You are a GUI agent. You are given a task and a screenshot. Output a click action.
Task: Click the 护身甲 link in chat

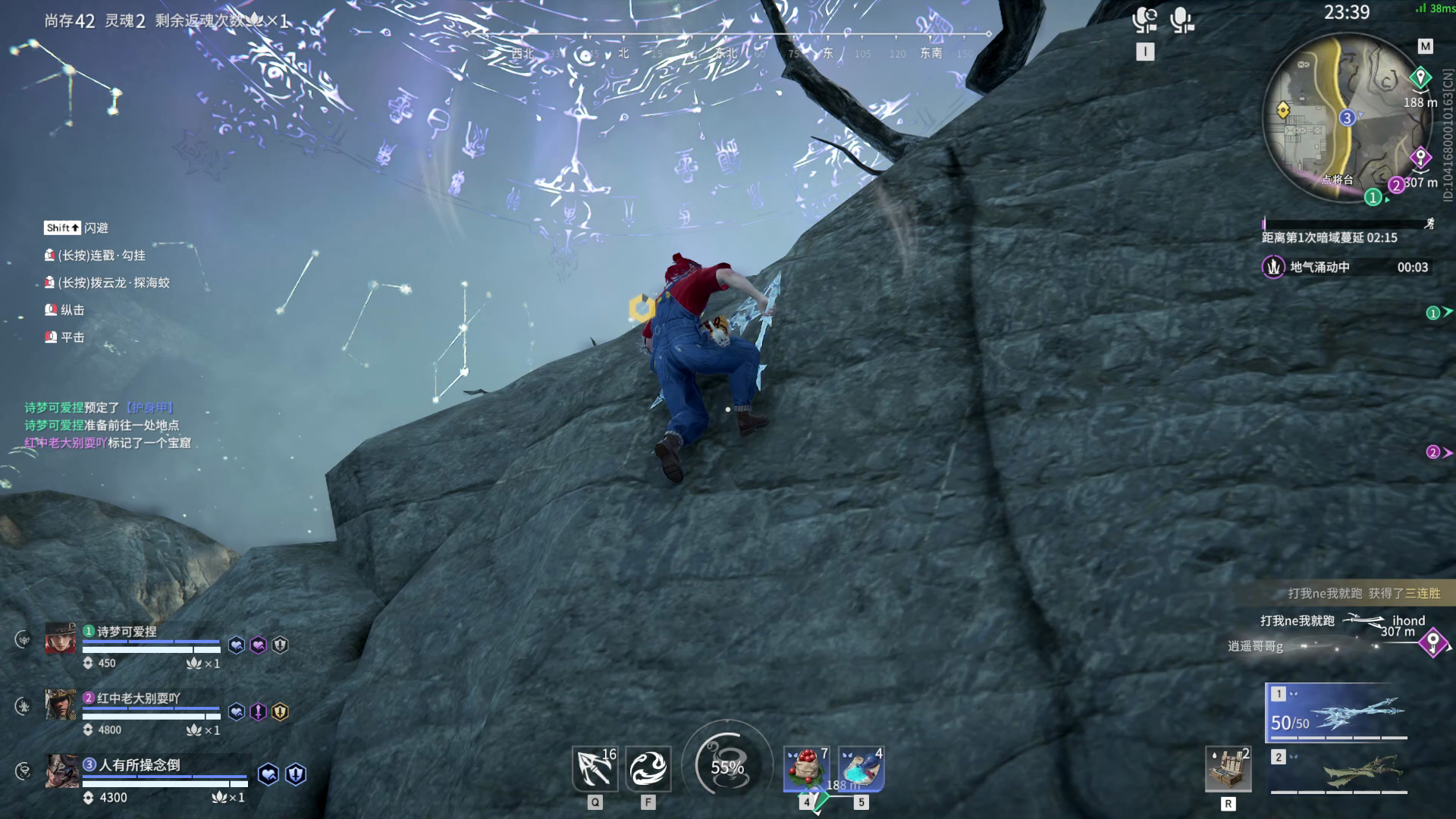[149, 408]
